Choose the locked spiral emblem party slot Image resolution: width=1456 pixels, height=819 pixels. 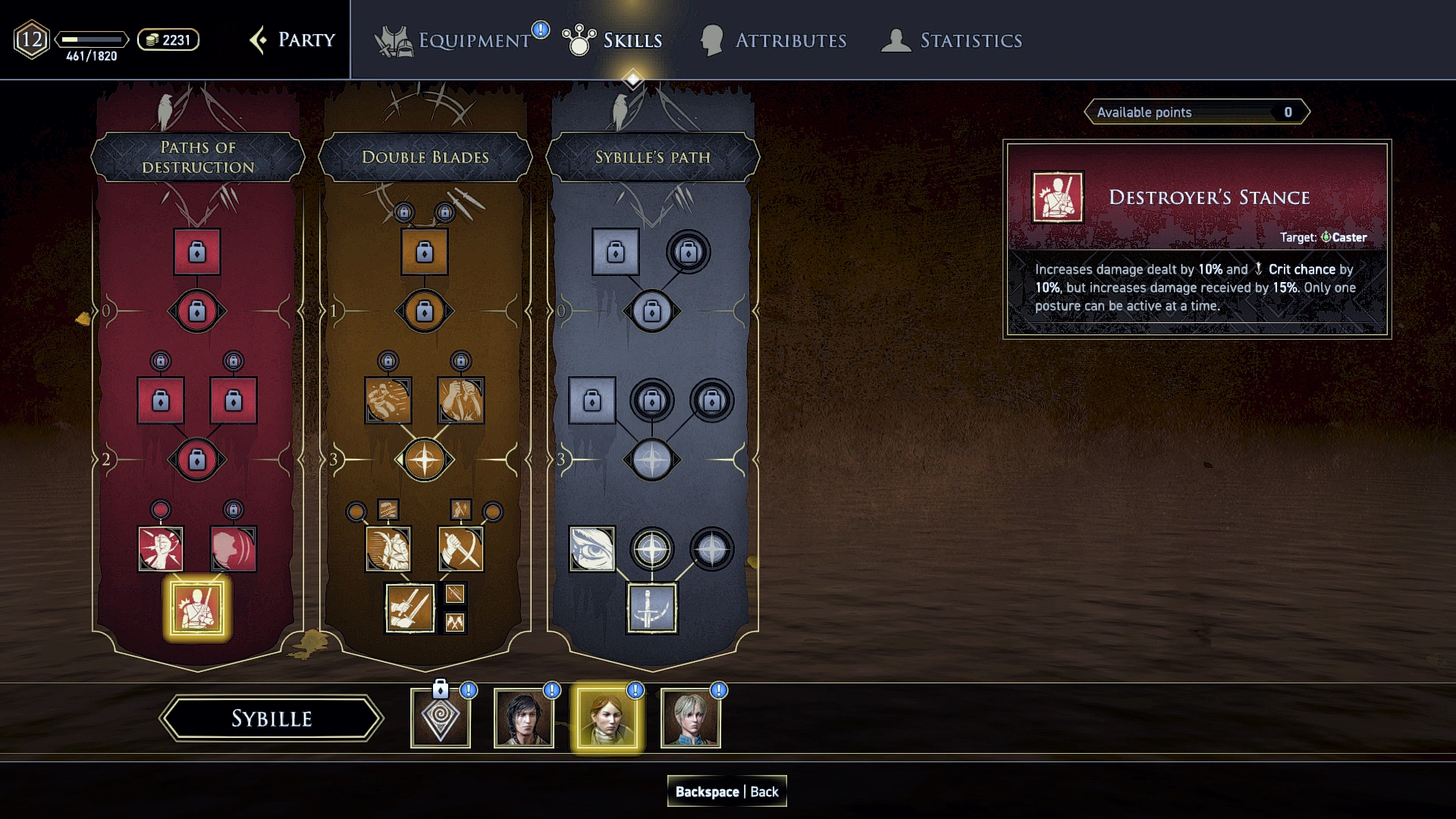(x=441, y=718)
